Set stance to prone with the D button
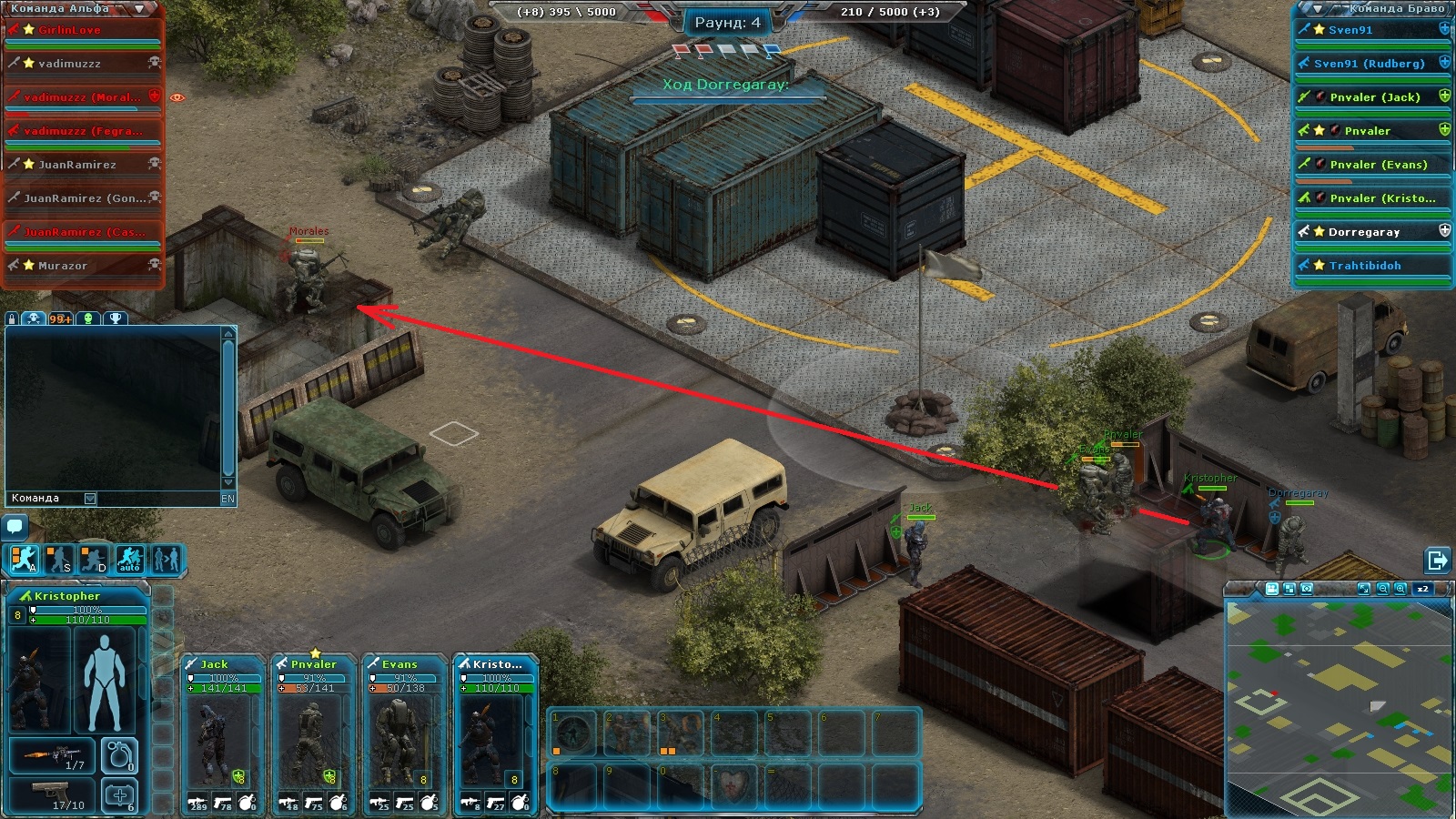The width and height of the screenshot is (1456, 819). coord(94,560)
